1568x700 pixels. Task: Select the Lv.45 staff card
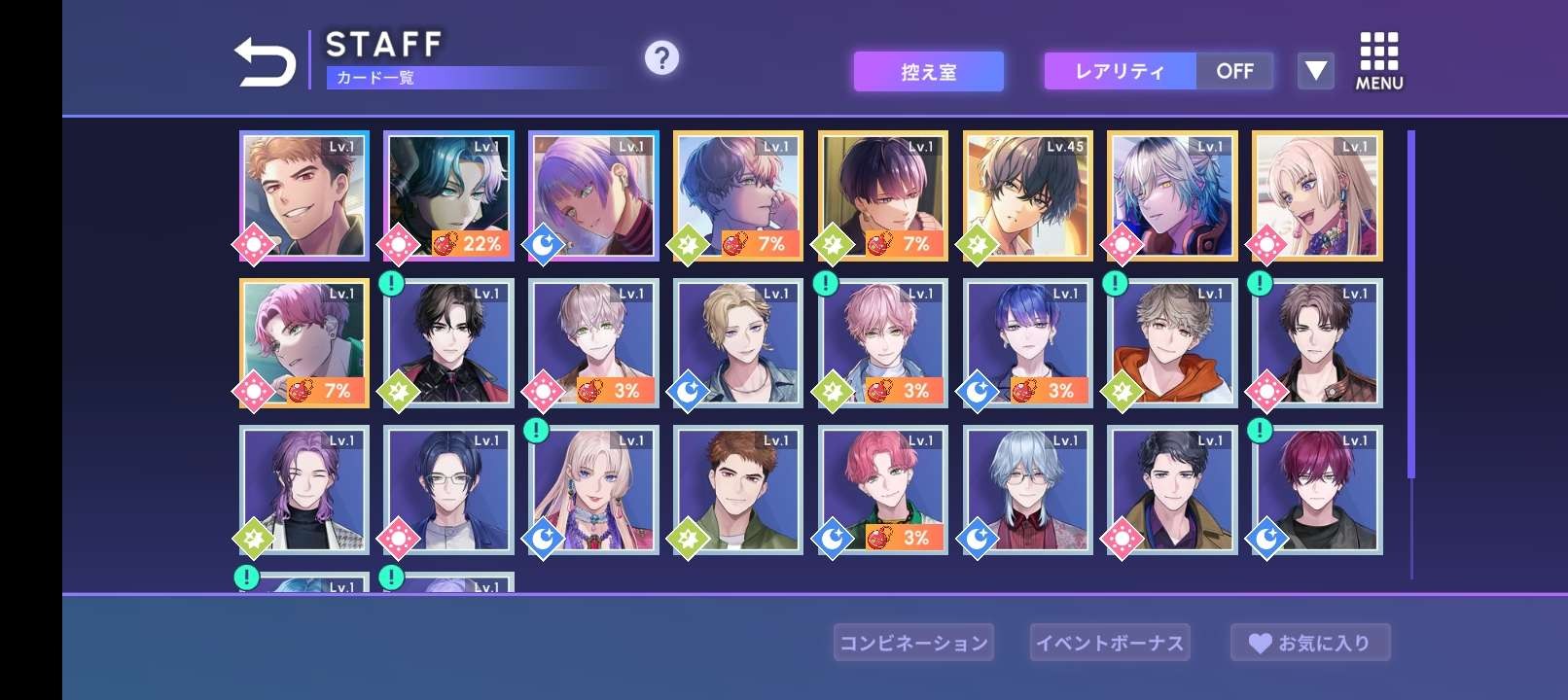1028,195
